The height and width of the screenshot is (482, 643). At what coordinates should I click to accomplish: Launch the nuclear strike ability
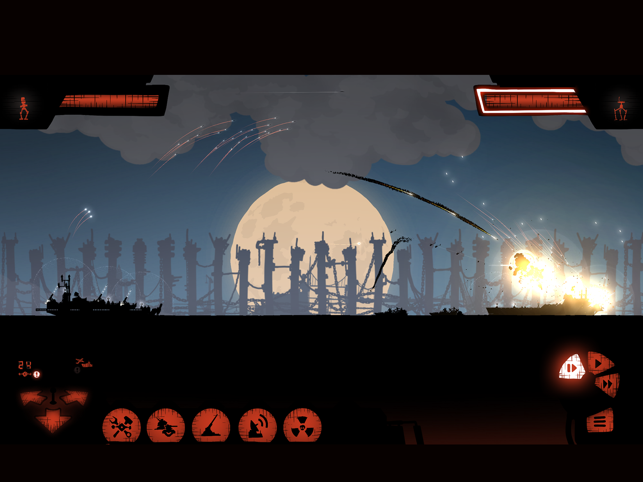point(302,427)
